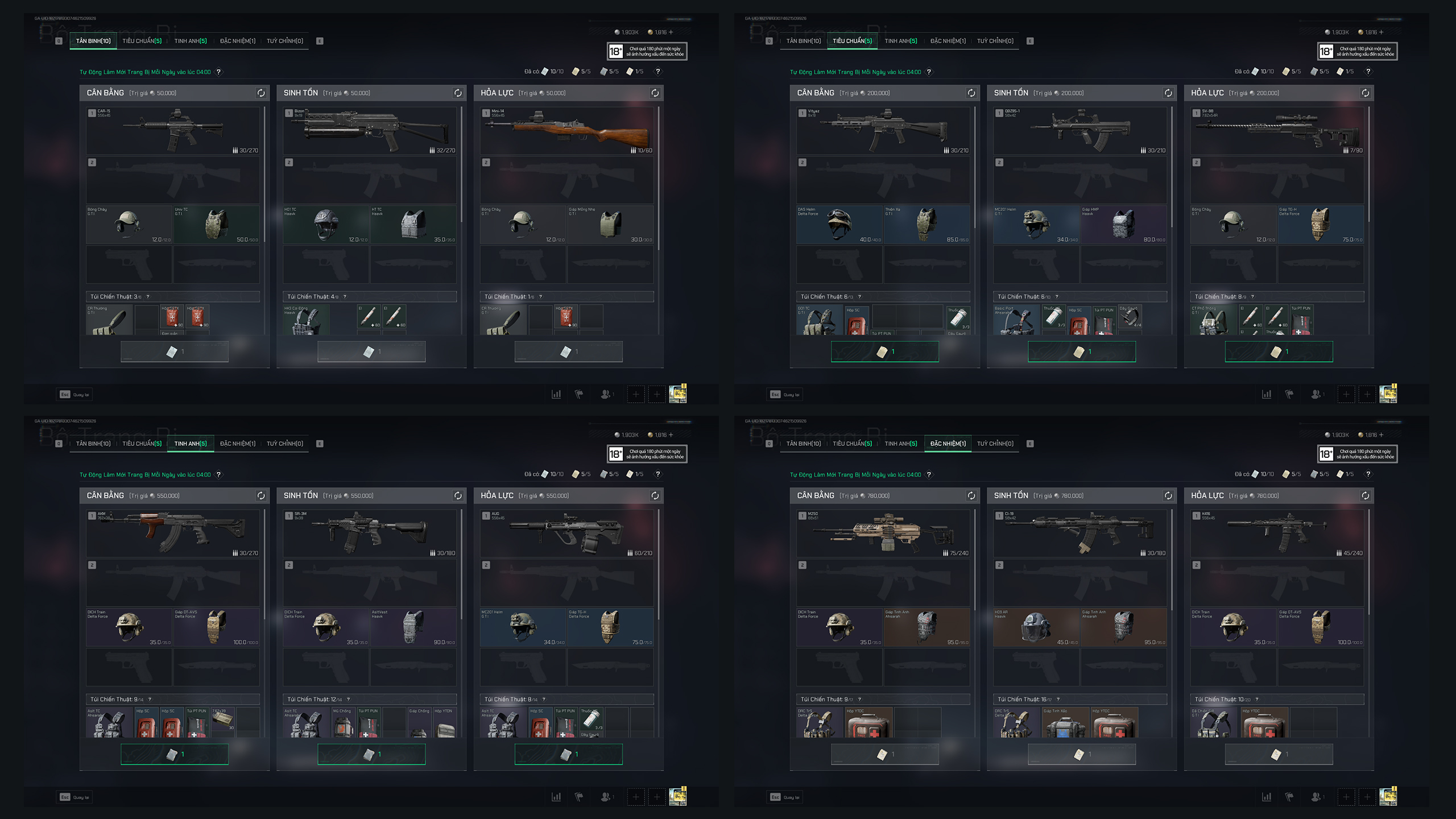Select the CAR-15 rifle slot

click(x=173, y=131)
